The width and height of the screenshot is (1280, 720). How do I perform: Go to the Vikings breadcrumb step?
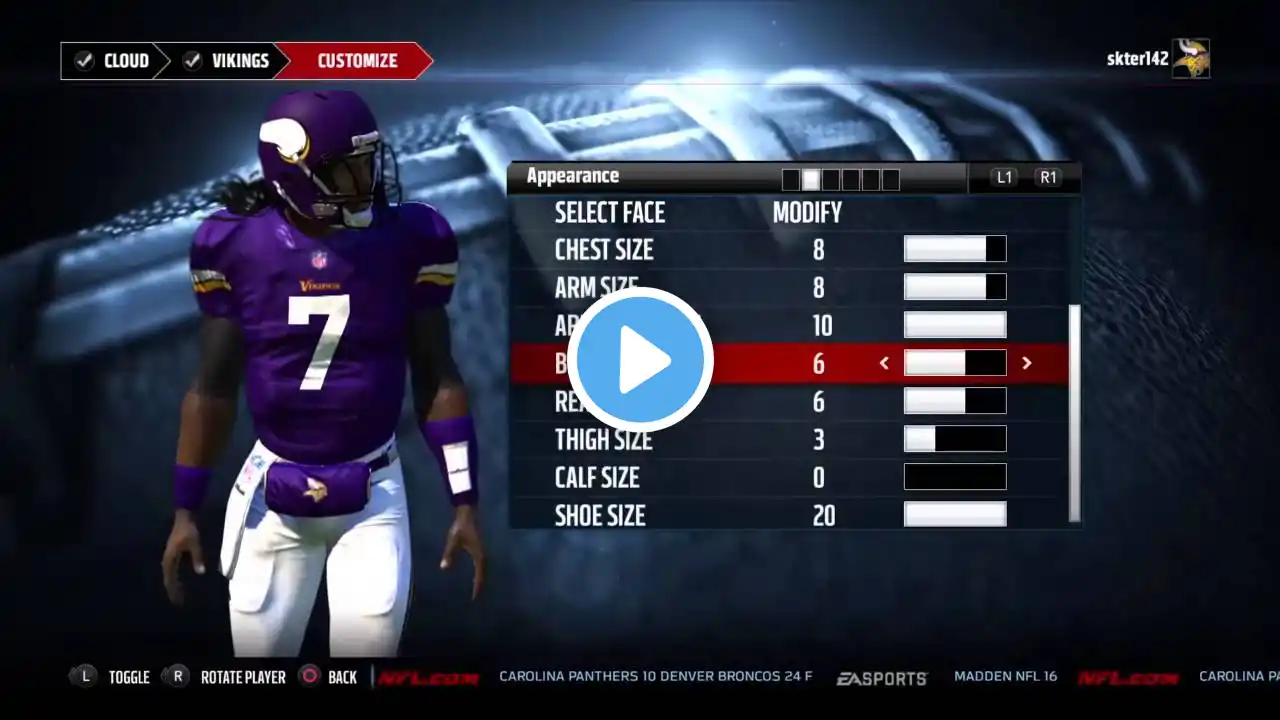click(227, 61)
